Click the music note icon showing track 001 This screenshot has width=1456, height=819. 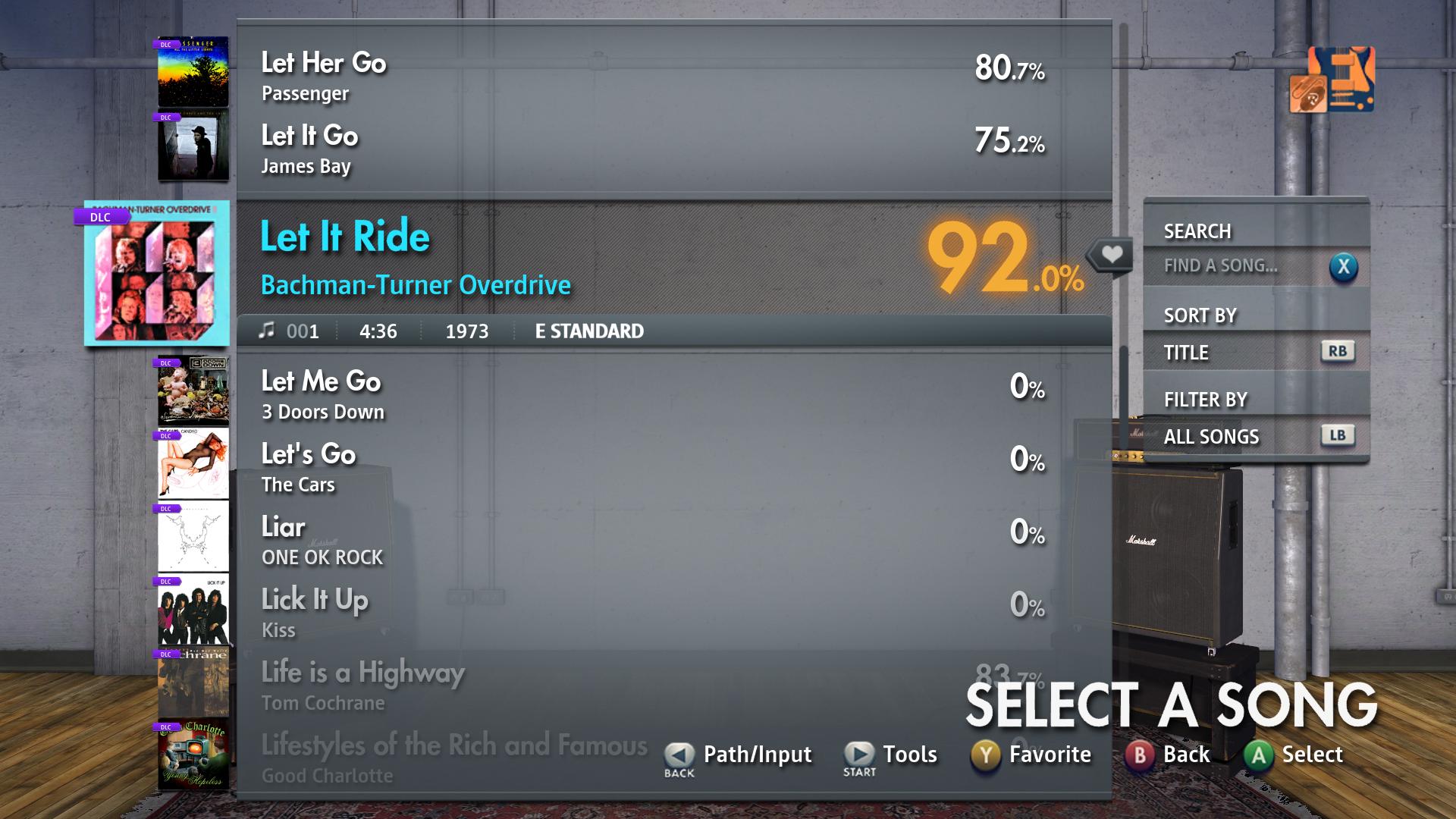(267, 331)
